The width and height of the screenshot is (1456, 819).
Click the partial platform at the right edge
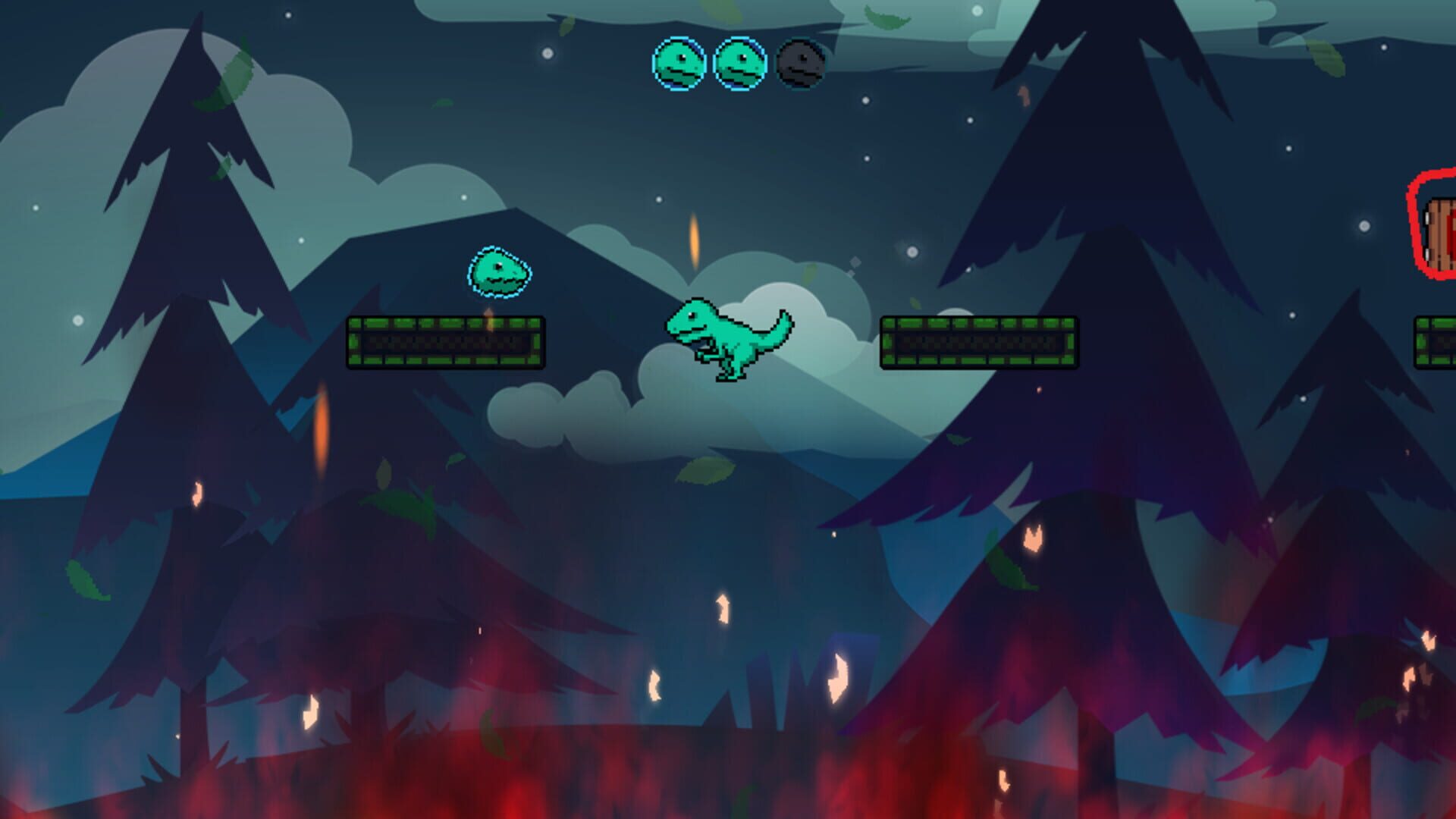(x=1437, y=343)
